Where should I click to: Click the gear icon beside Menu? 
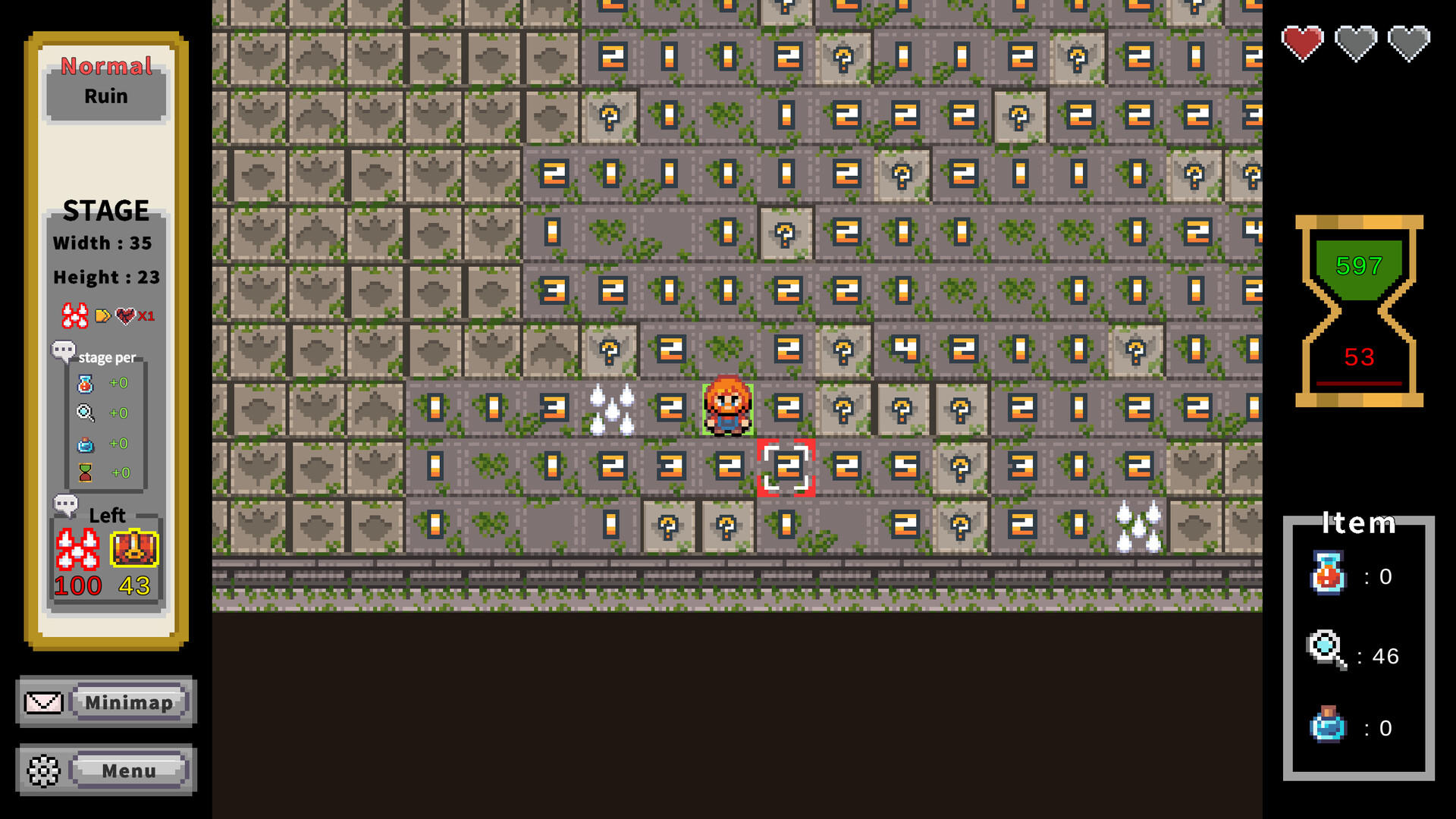[x=43, y=770]
